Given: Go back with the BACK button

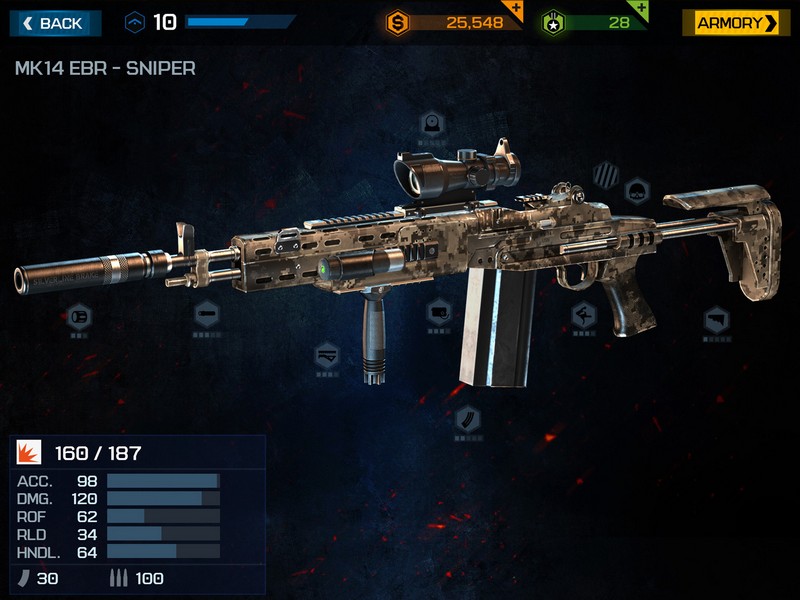Looking at the screenshot, I should coord(55,23).
